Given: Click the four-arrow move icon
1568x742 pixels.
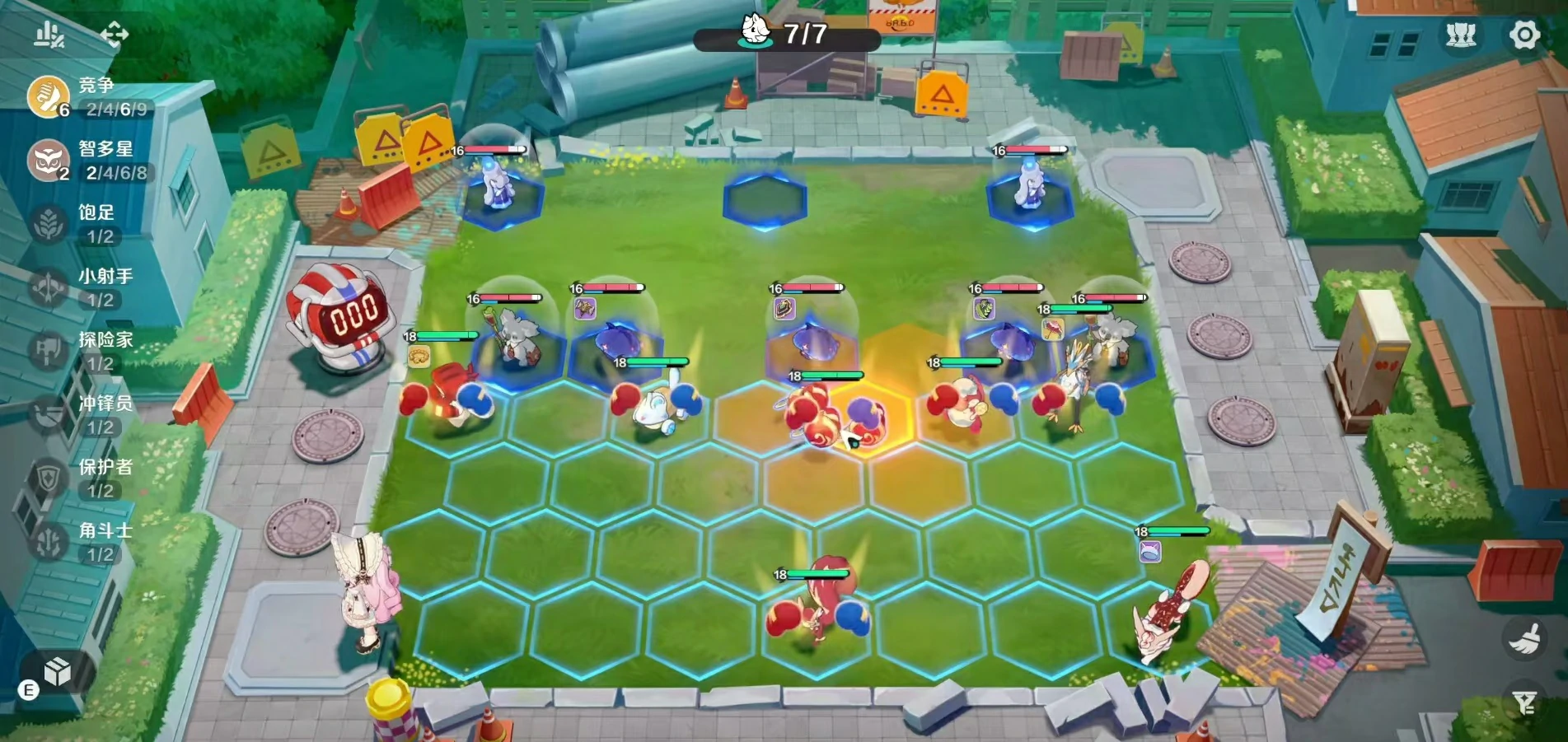Looking at the screenshot, I should coord(115,35).
